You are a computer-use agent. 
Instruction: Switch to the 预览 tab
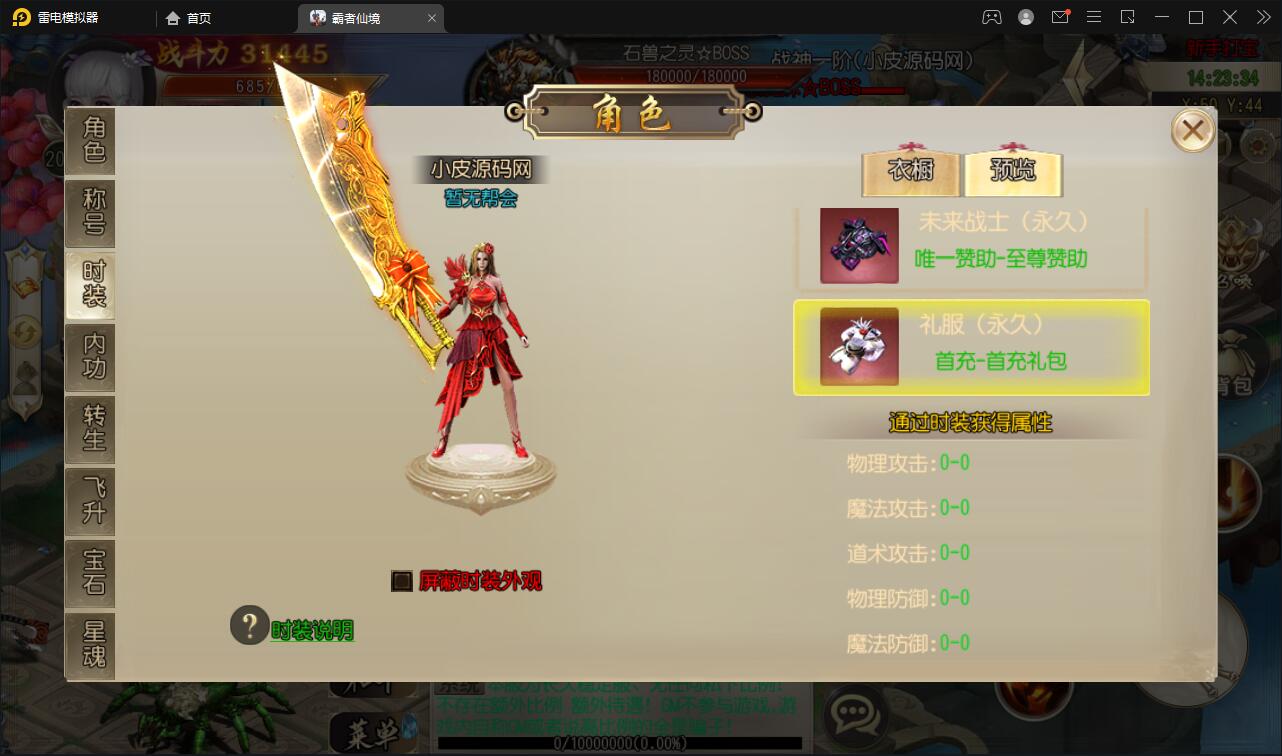point(1013,171)
